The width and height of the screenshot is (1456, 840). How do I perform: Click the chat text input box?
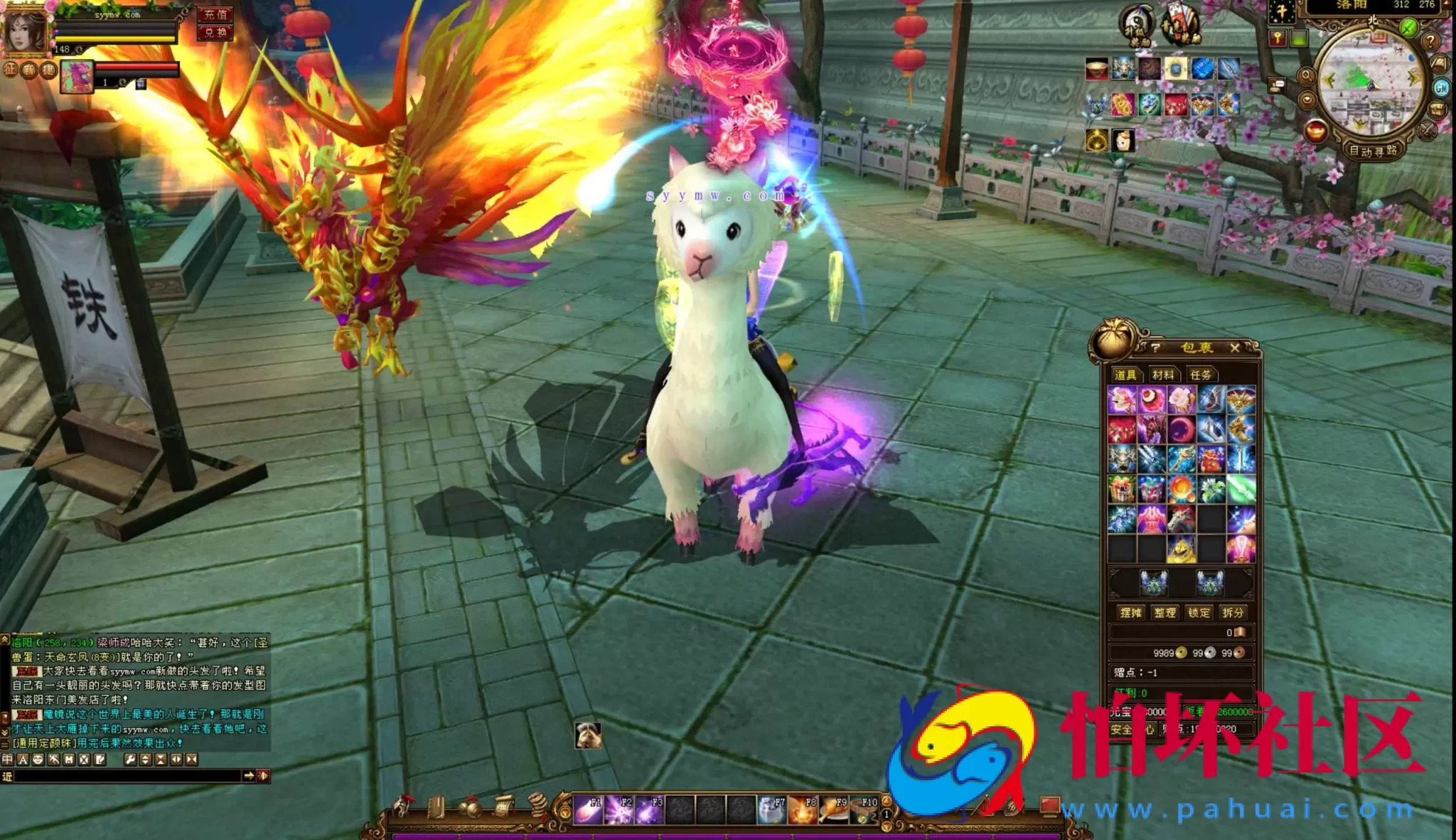128,776
